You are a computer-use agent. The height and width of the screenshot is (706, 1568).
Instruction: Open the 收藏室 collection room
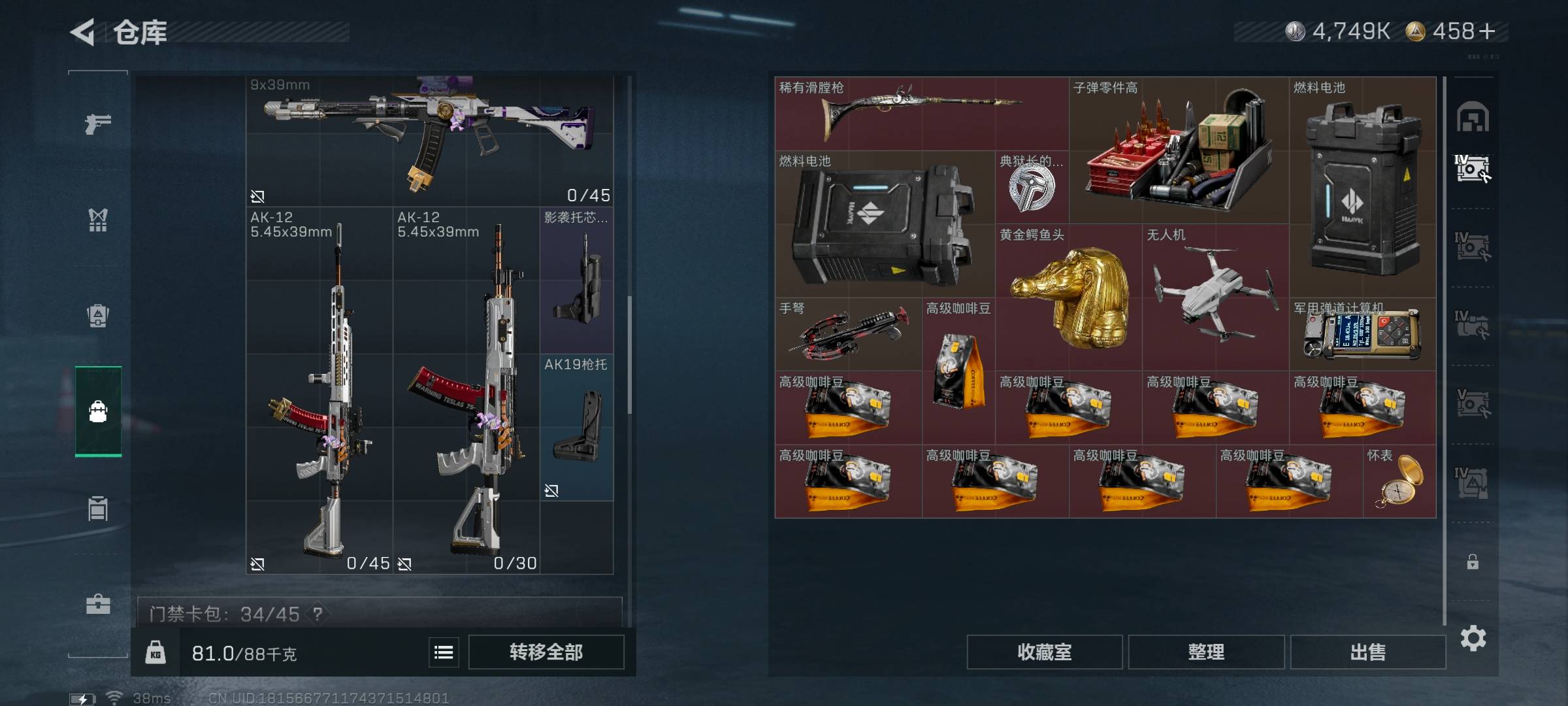(1044, 652)
